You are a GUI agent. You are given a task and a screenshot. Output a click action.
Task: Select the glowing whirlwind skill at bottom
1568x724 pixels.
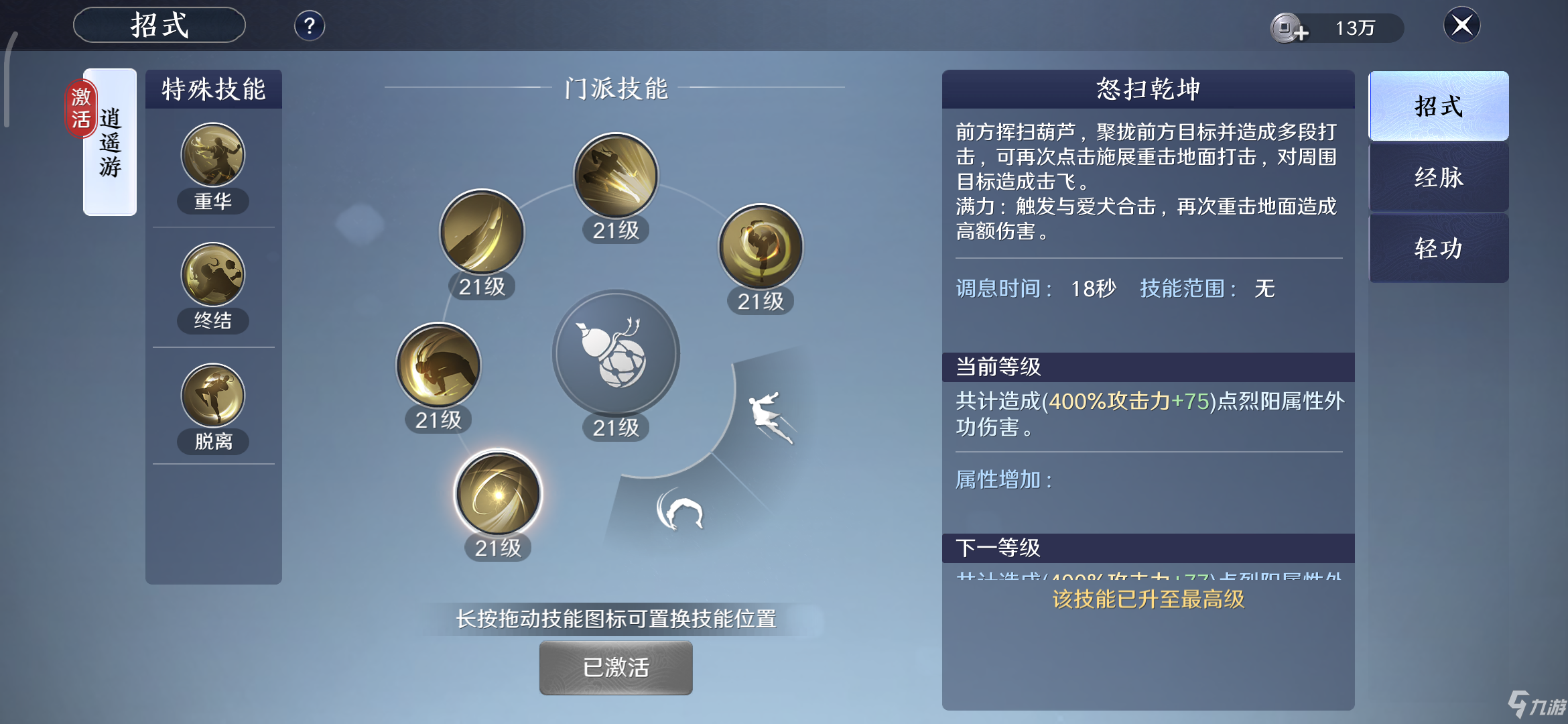497,493
